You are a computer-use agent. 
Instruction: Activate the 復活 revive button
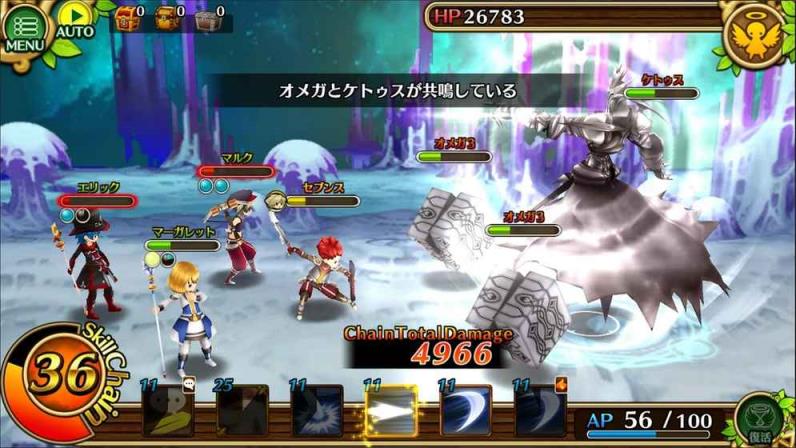pos(759,416)
